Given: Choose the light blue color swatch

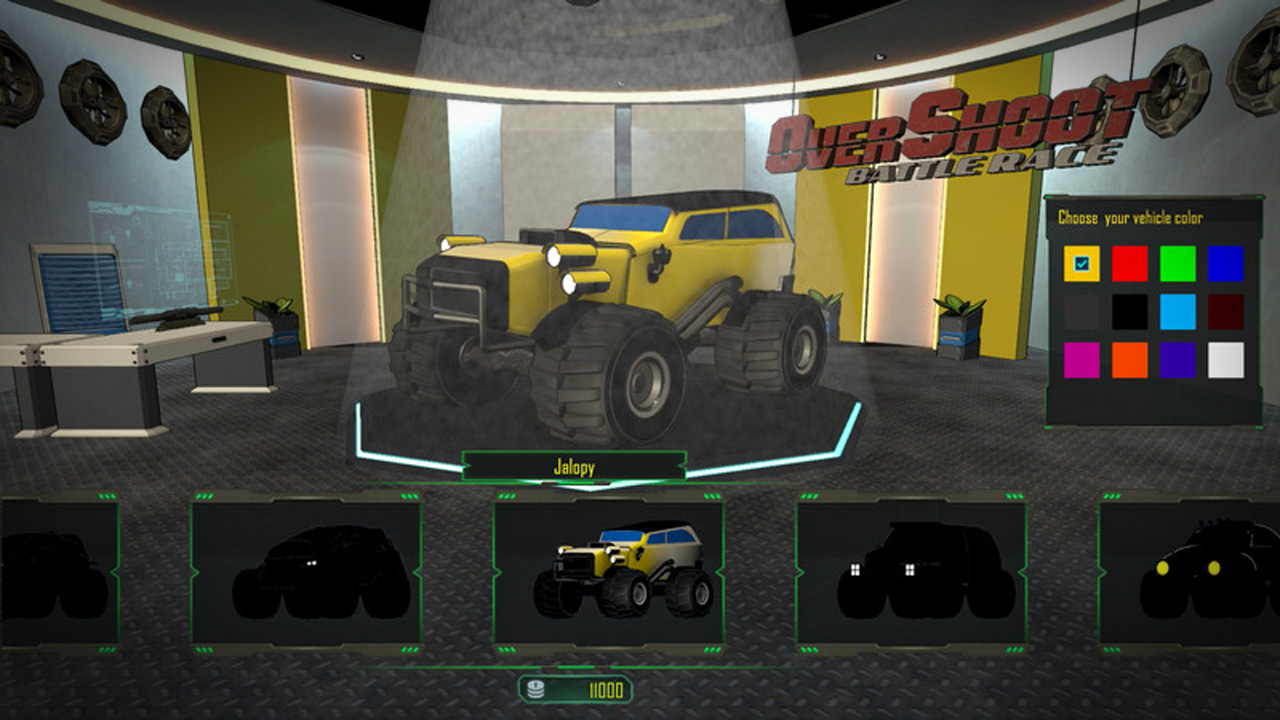Looking at the screenshot, I should [1177, 311].
